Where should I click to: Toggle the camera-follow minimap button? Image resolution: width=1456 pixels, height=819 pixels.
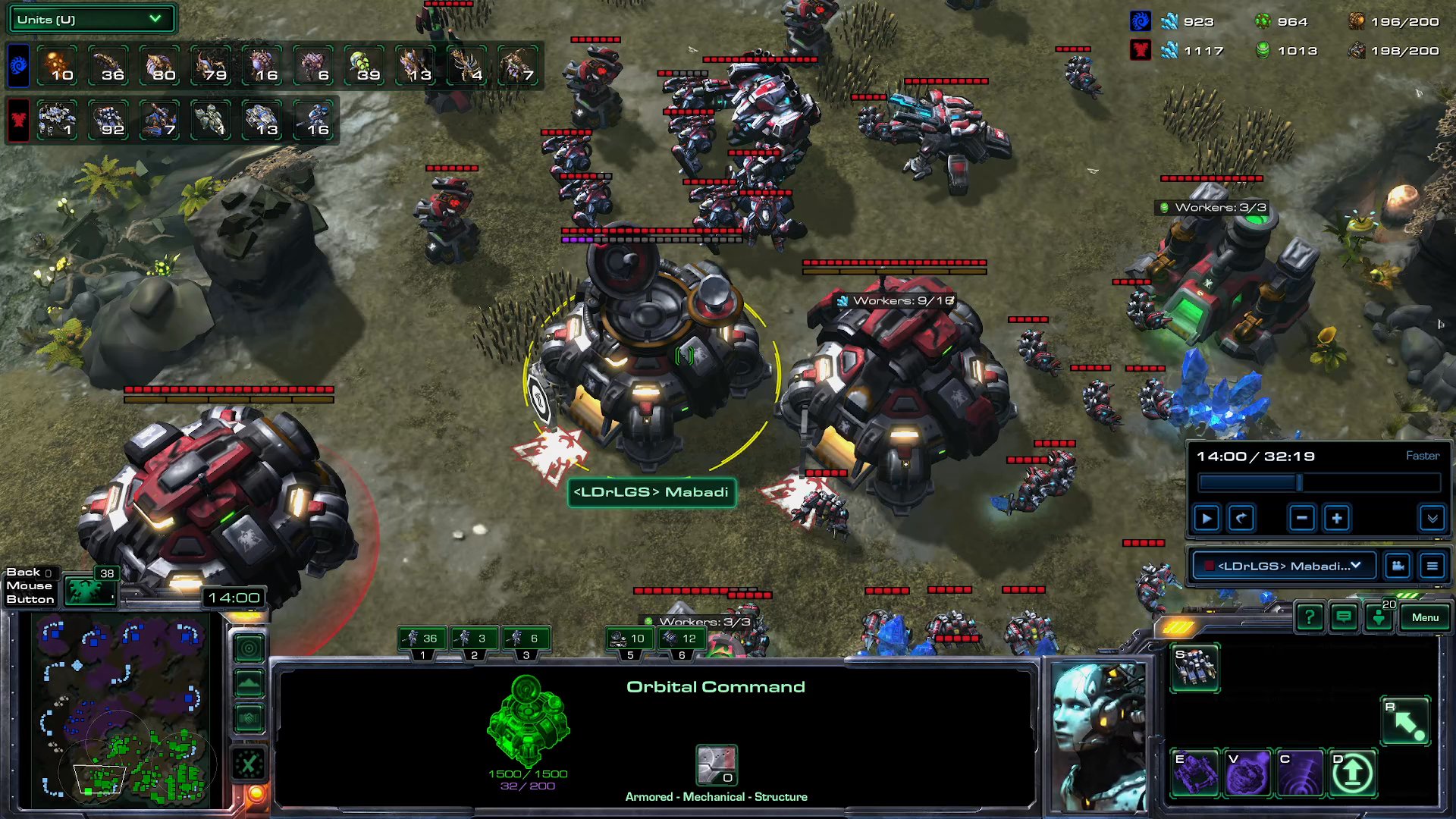249,648
